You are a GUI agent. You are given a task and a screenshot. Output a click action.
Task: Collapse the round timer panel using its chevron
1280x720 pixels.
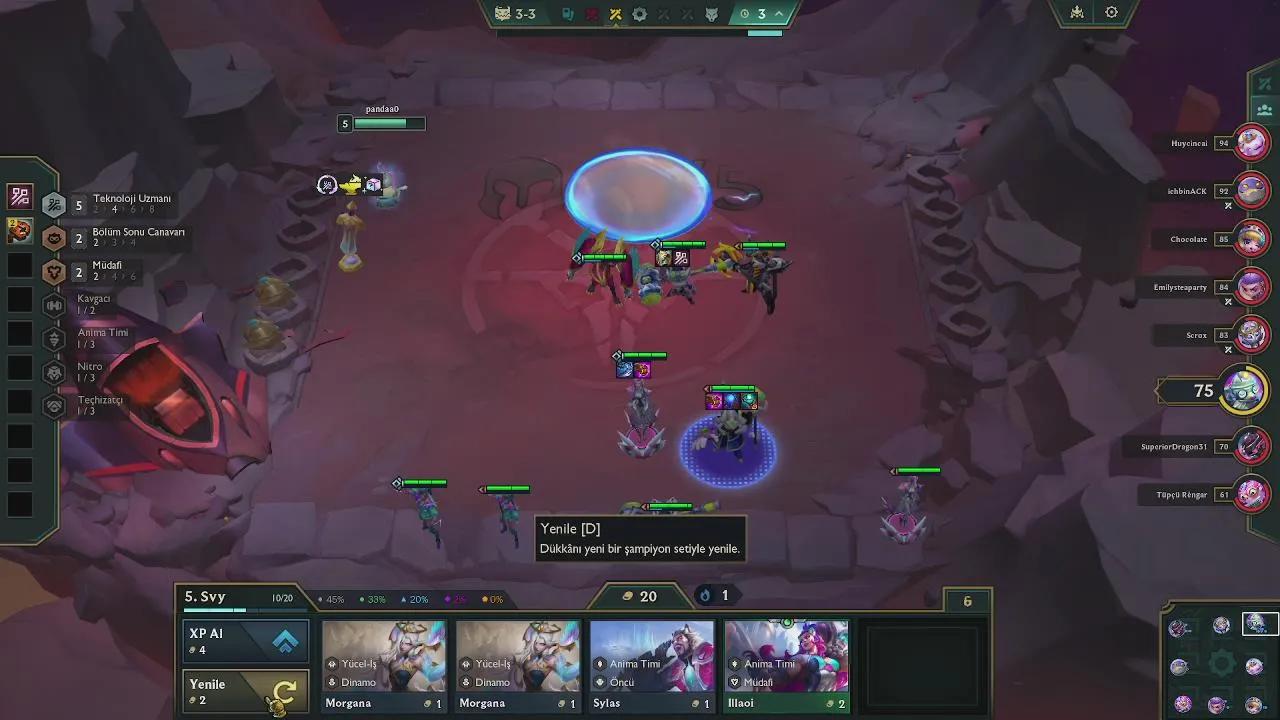click(x=777, y=14)
